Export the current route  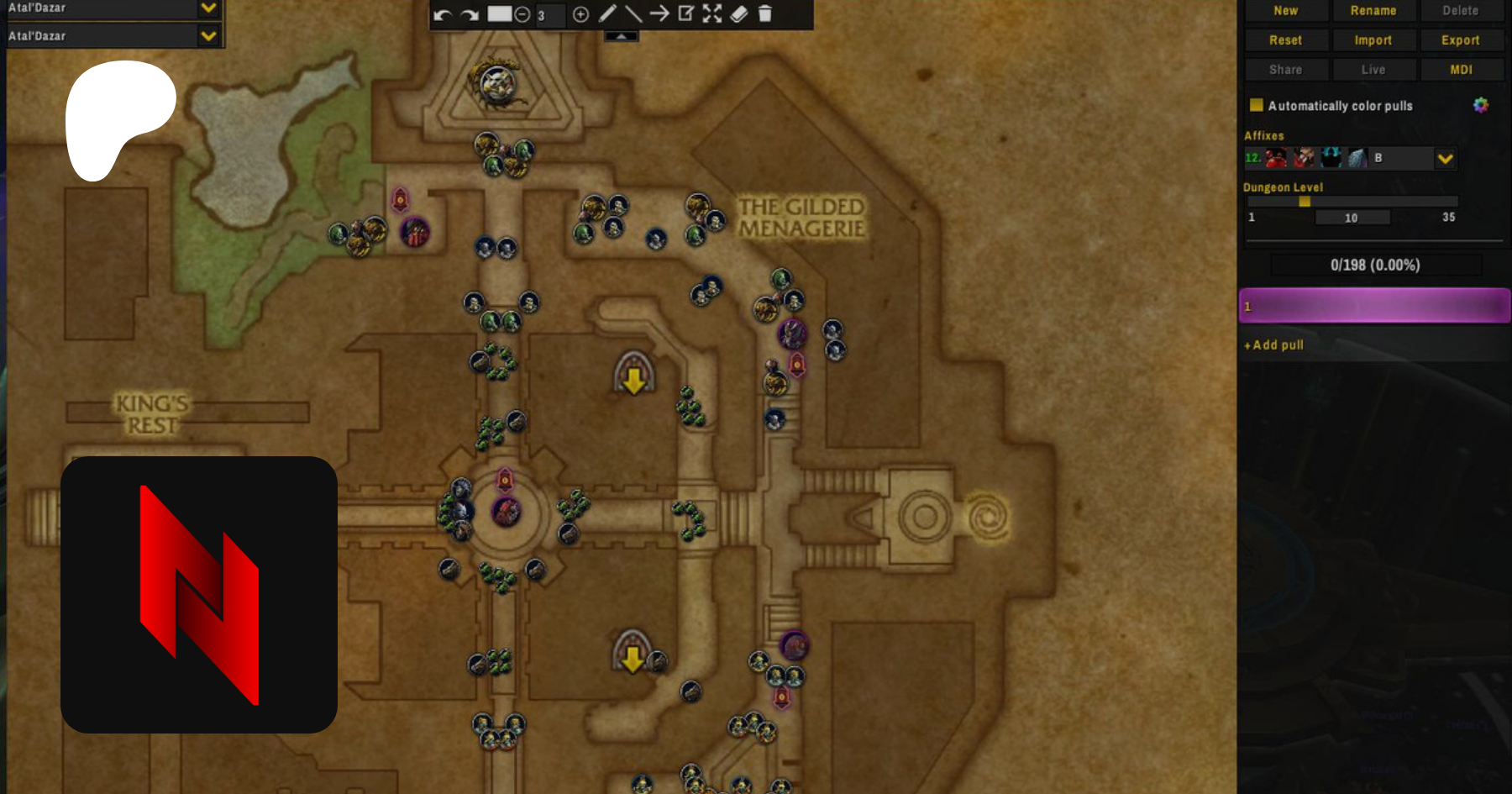(1461, 40)
